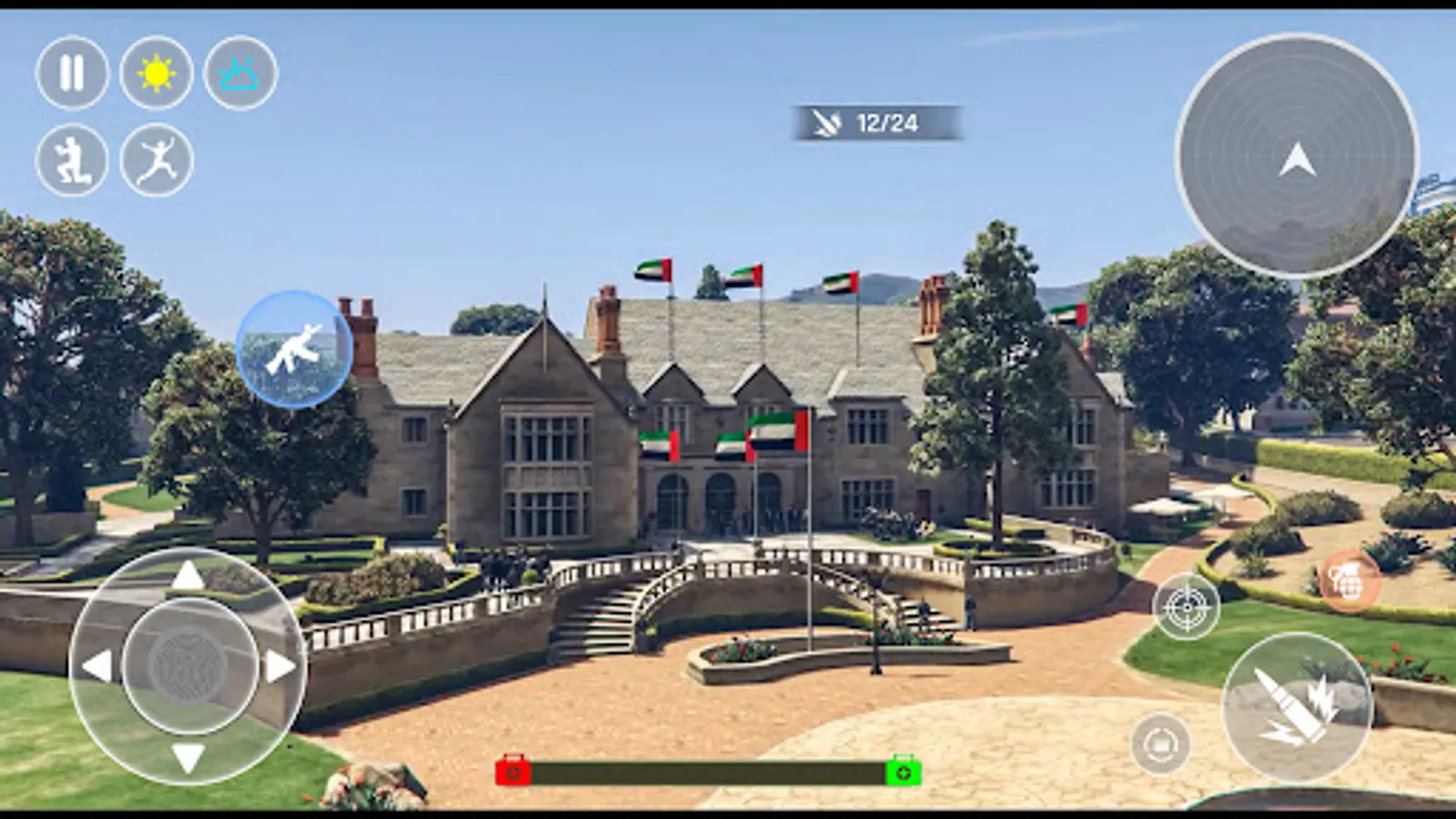
Task: Tap the red medkit icon on the health bar
Action: 515,769
